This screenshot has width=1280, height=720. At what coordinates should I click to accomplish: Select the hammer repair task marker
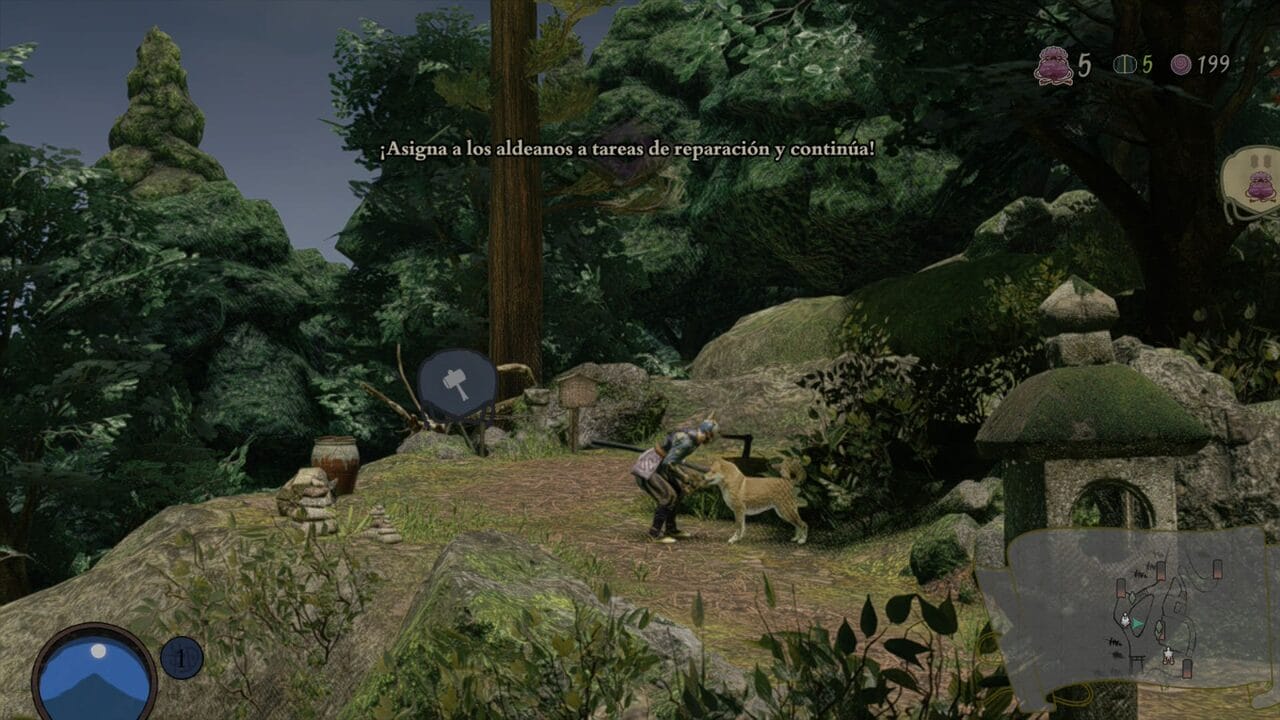tap(457, 384)
